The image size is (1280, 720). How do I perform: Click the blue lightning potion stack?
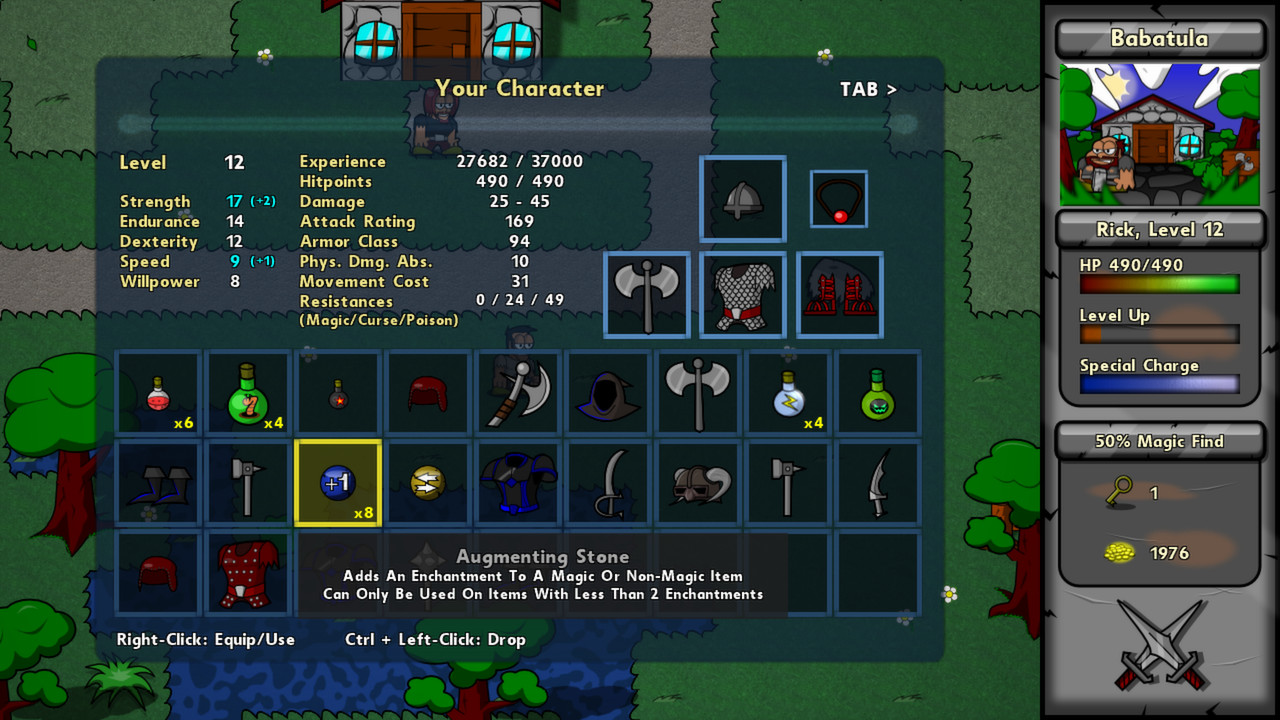pos(788,392)
